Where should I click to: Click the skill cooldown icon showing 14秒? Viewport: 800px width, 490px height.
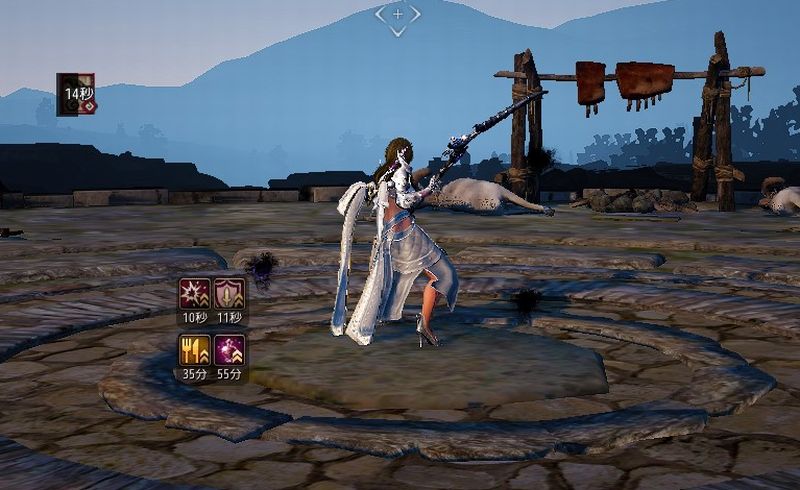[76, 94]
